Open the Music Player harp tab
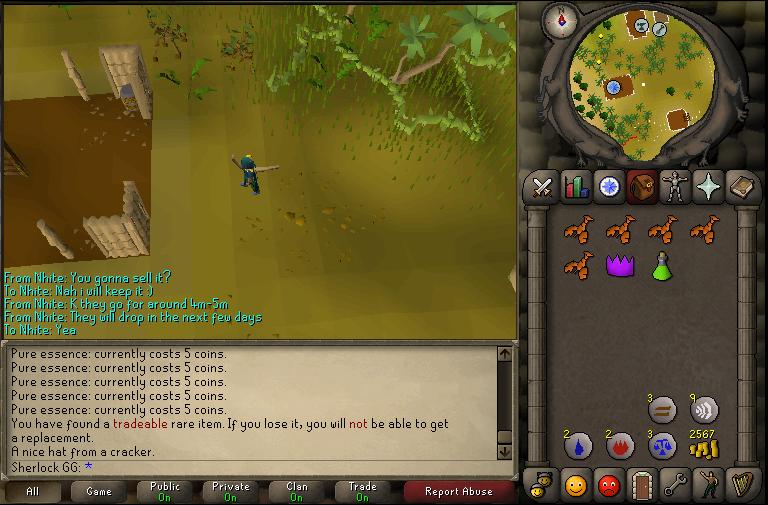This screenshot has width=768, height=505. click(741, 485)
